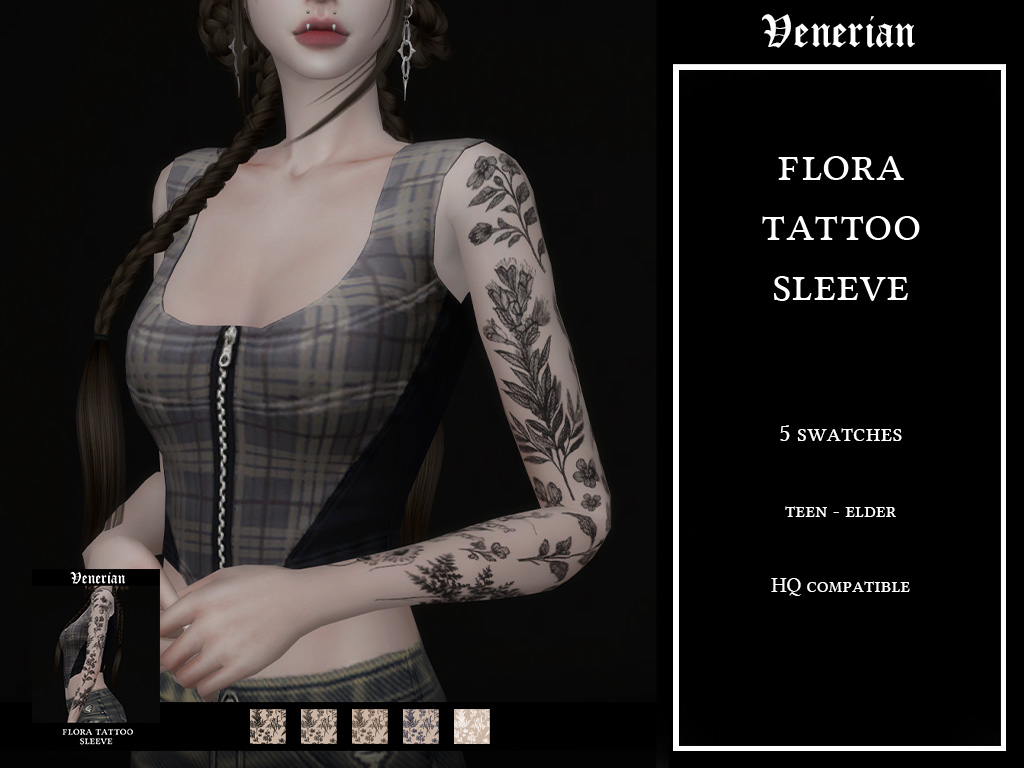
Task: Choose the navy blue floral tattoo swatch
Action: point(421,726)
